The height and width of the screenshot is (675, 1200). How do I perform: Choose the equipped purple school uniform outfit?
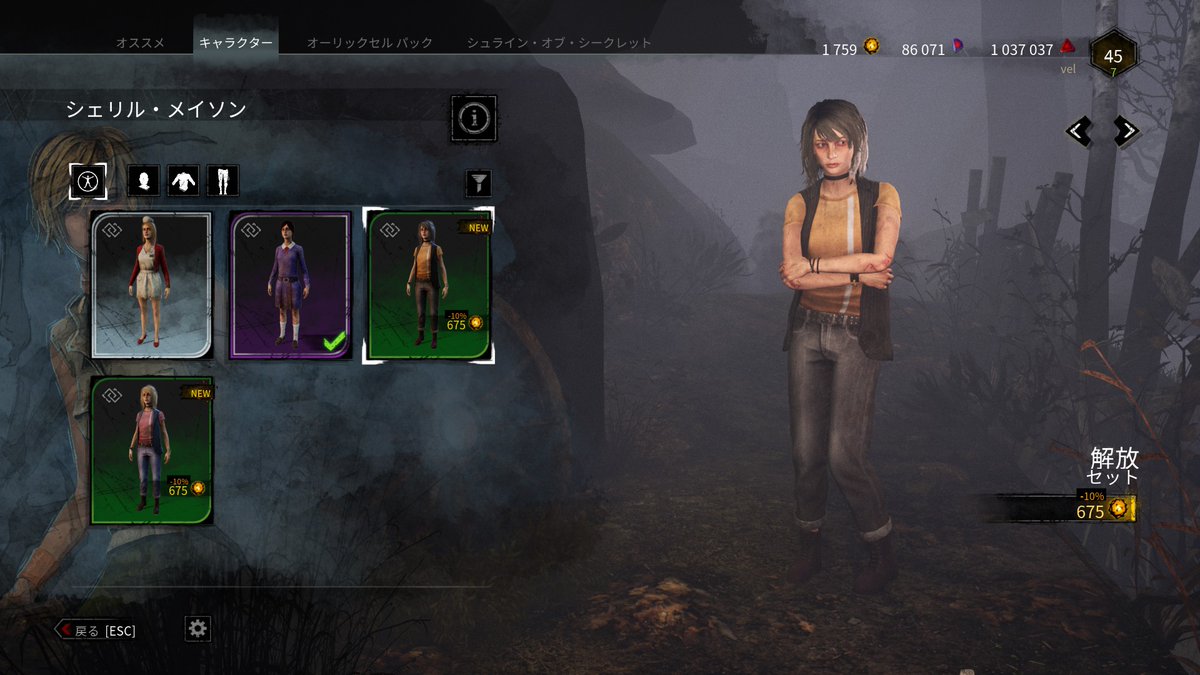(291, 285)
